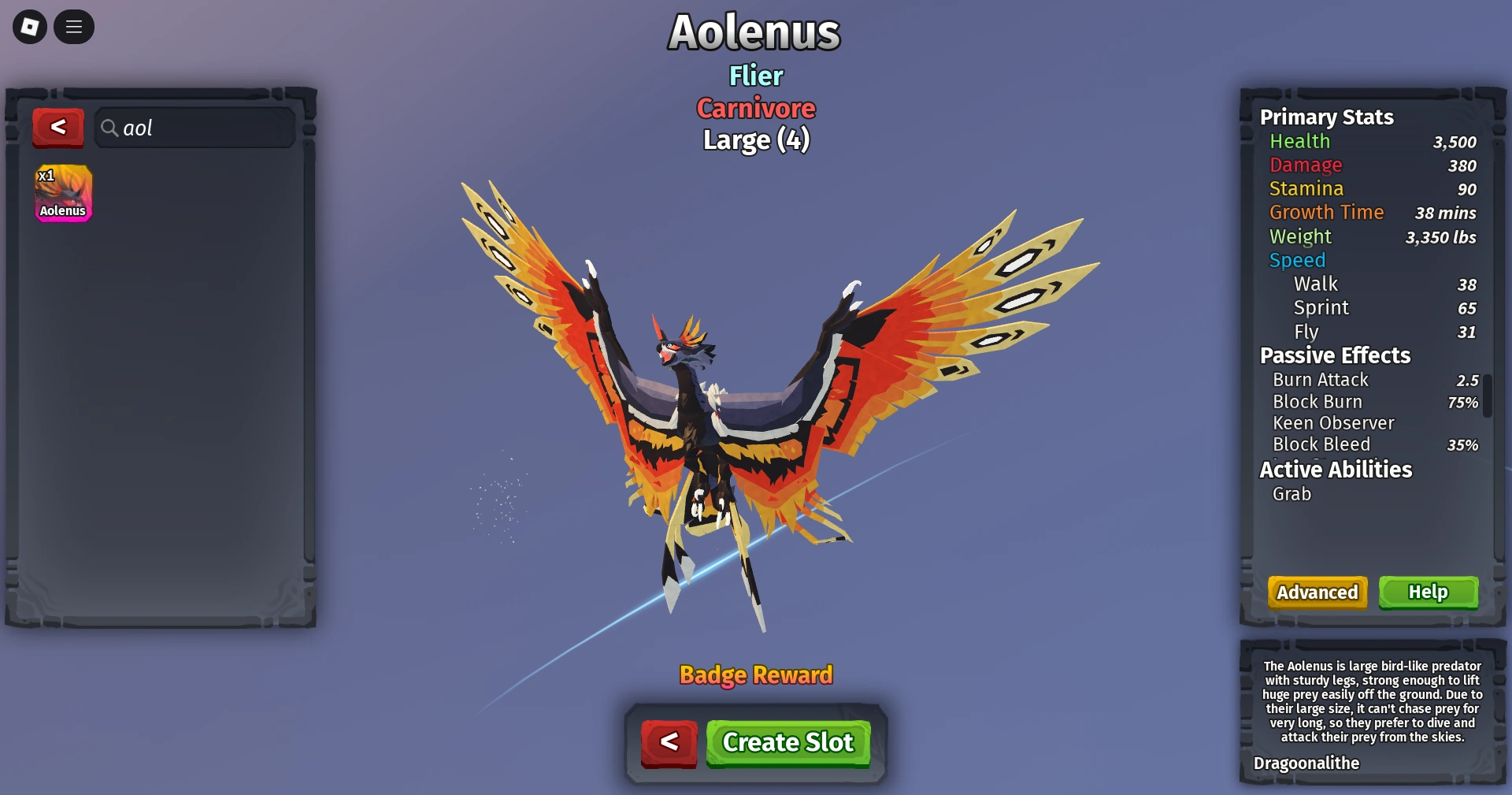Click the Badge Reward label

click(755, 674)
